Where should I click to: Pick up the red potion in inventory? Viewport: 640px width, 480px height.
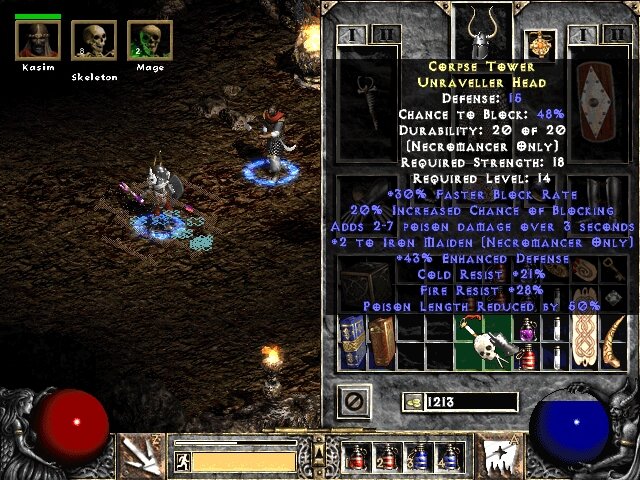tap(527, 356)
